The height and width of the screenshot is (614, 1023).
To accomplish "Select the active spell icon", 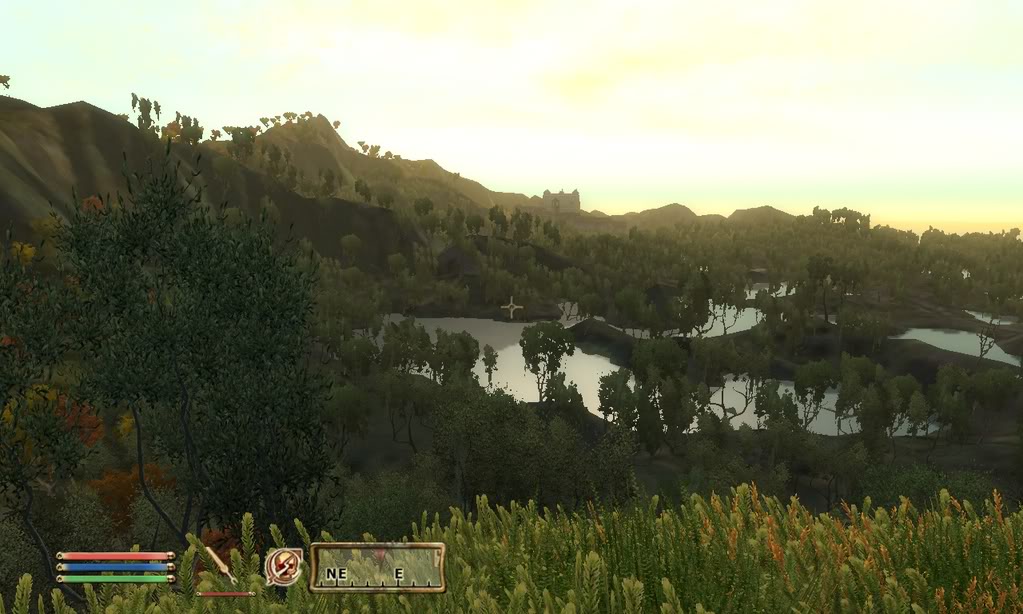I will [283, 567].
